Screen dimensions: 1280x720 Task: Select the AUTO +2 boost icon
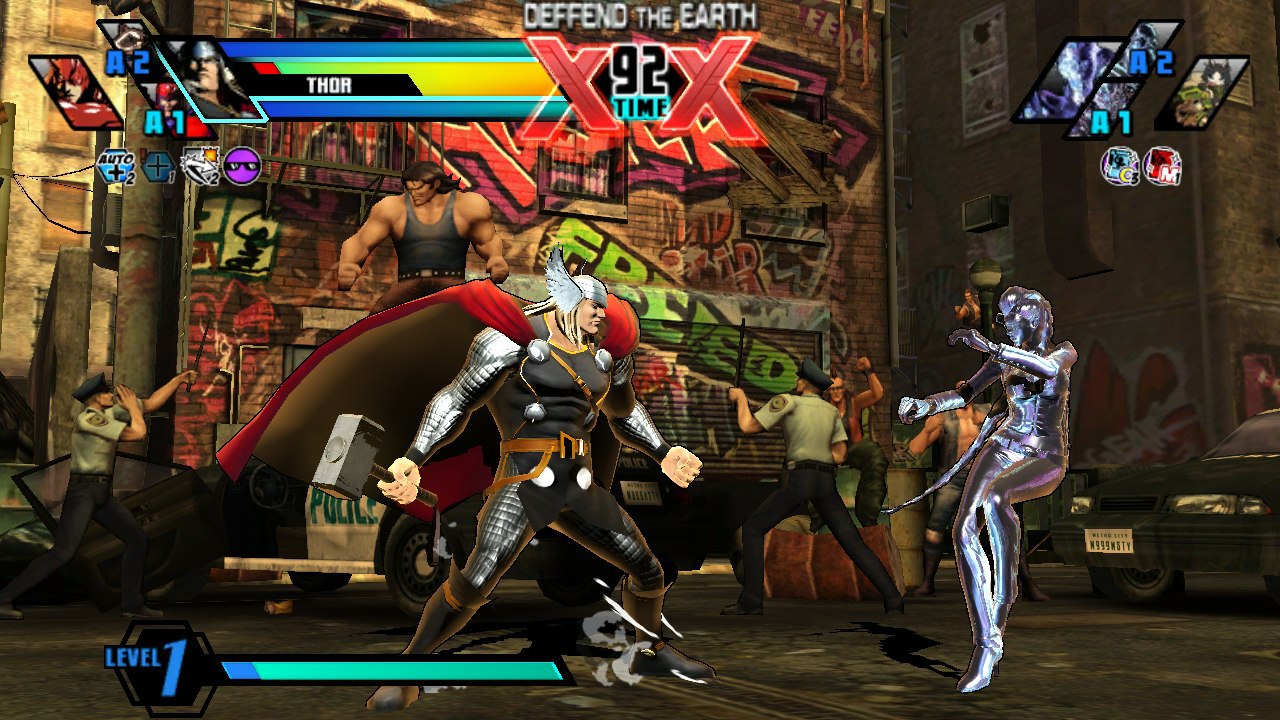(117, 167)
